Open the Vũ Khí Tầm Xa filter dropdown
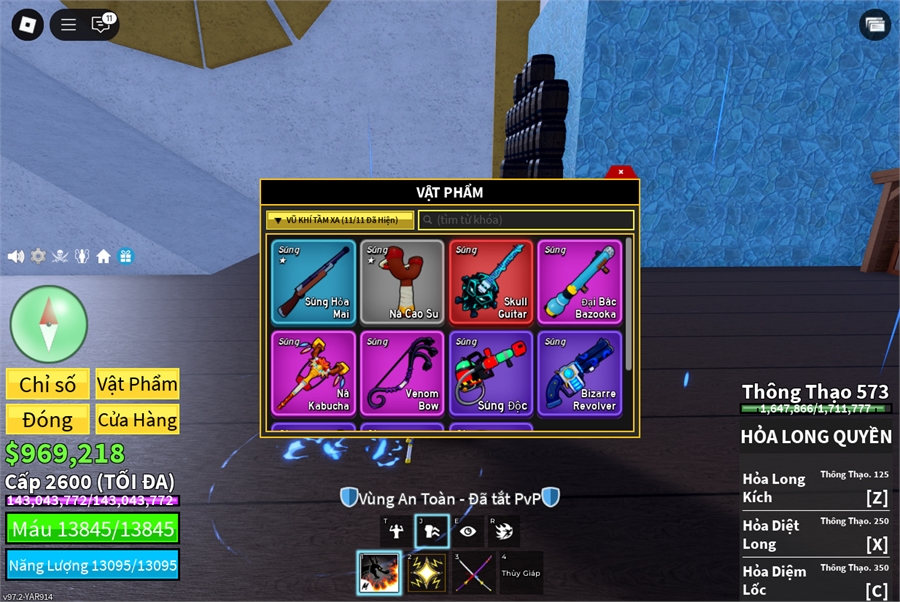 tap(339, 220)
